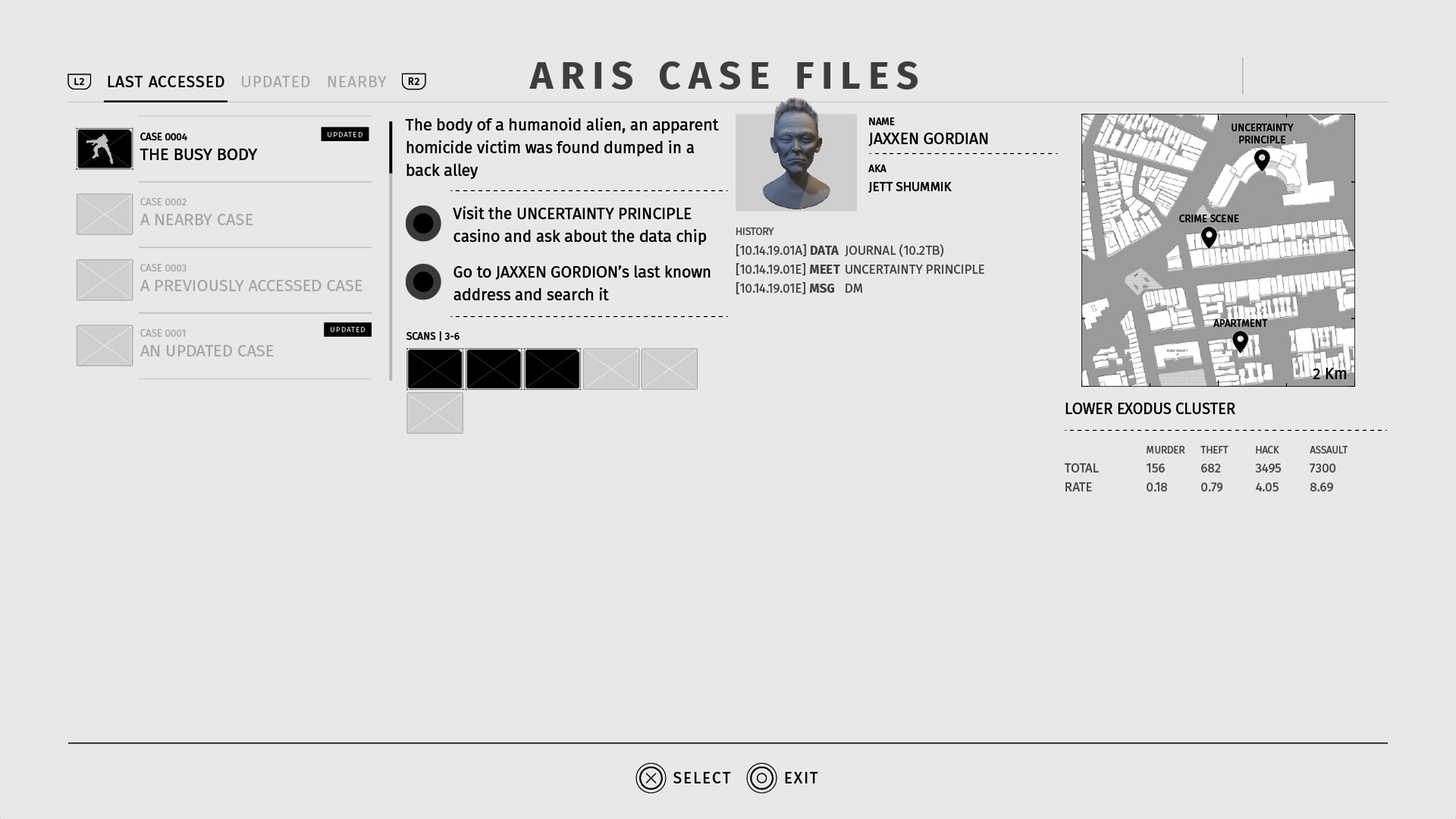The width and height of the screenshot is (1456, 819).
Task: Select the Apartment map pin
Action: pos(1240,341)
